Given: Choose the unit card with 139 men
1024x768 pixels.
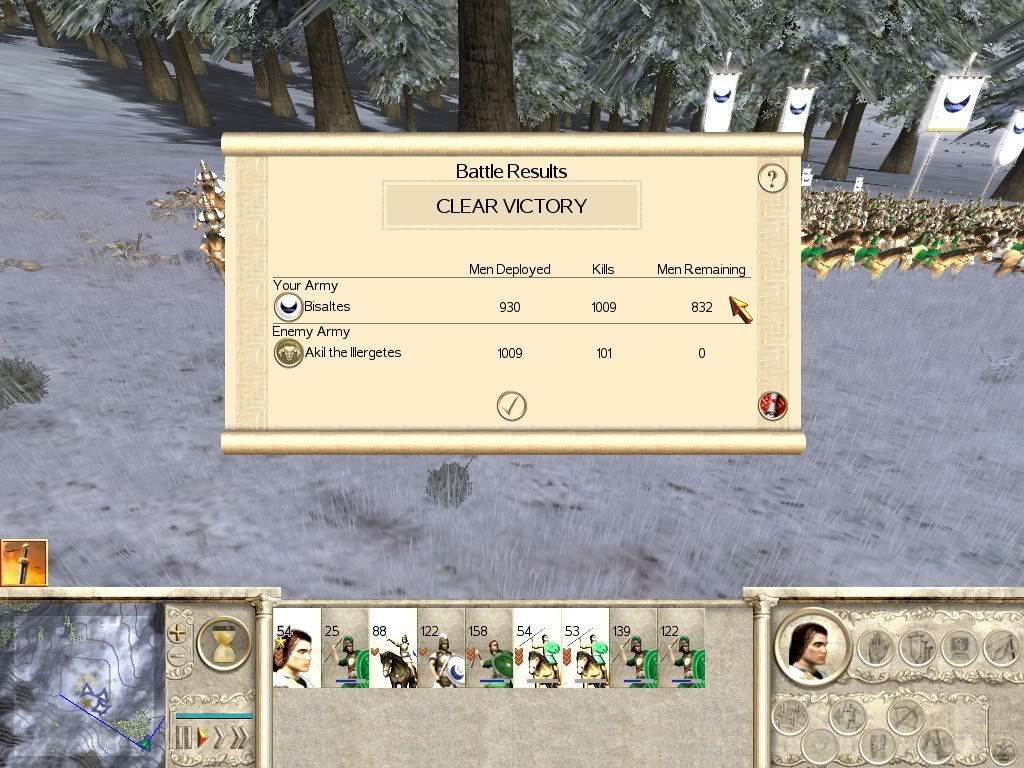Looking at the screenshot, I should click(x=633, y=648).
